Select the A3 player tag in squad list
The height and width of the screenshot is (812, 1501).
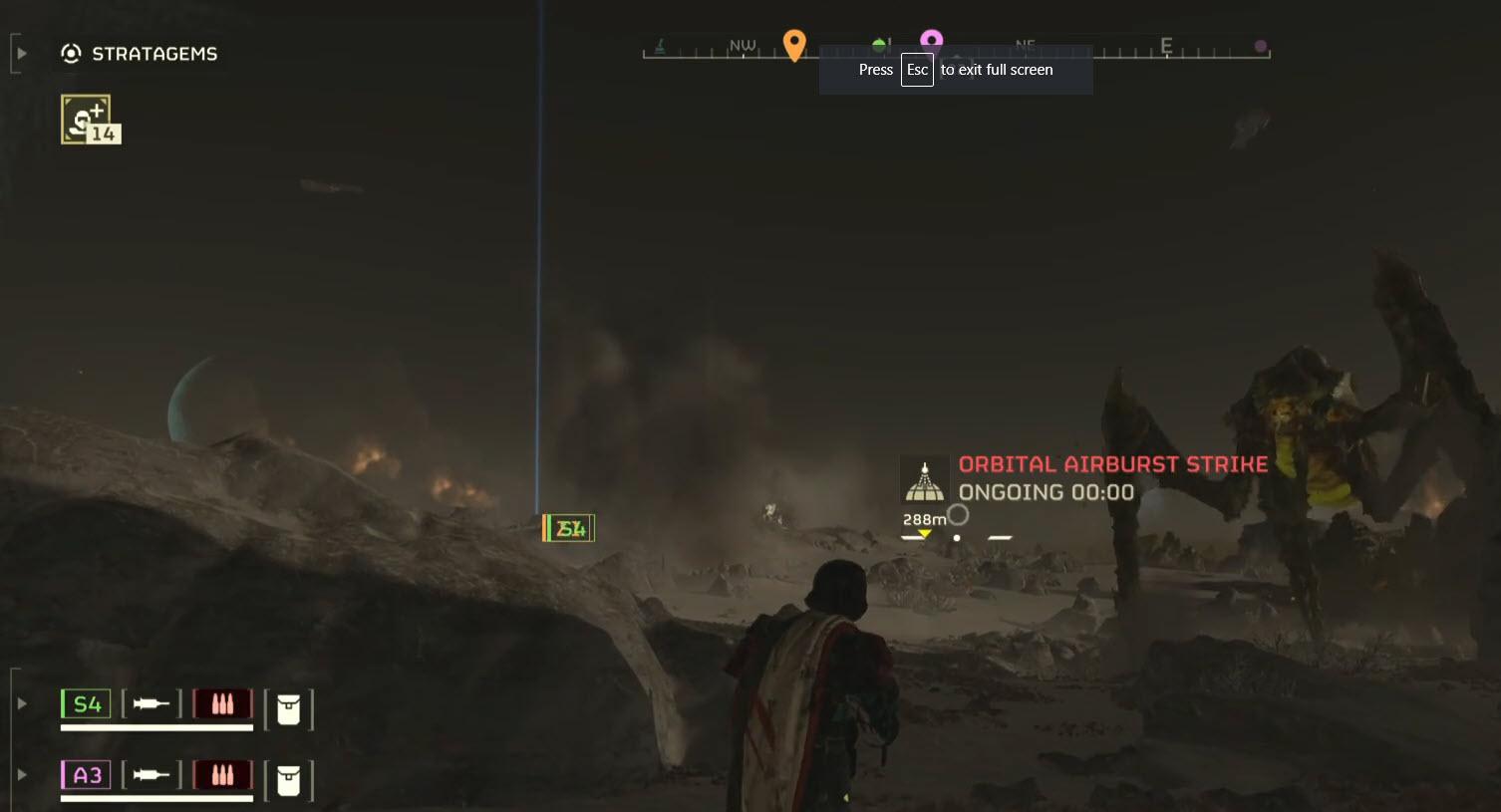pyautogui.click(x=87, y=775)
